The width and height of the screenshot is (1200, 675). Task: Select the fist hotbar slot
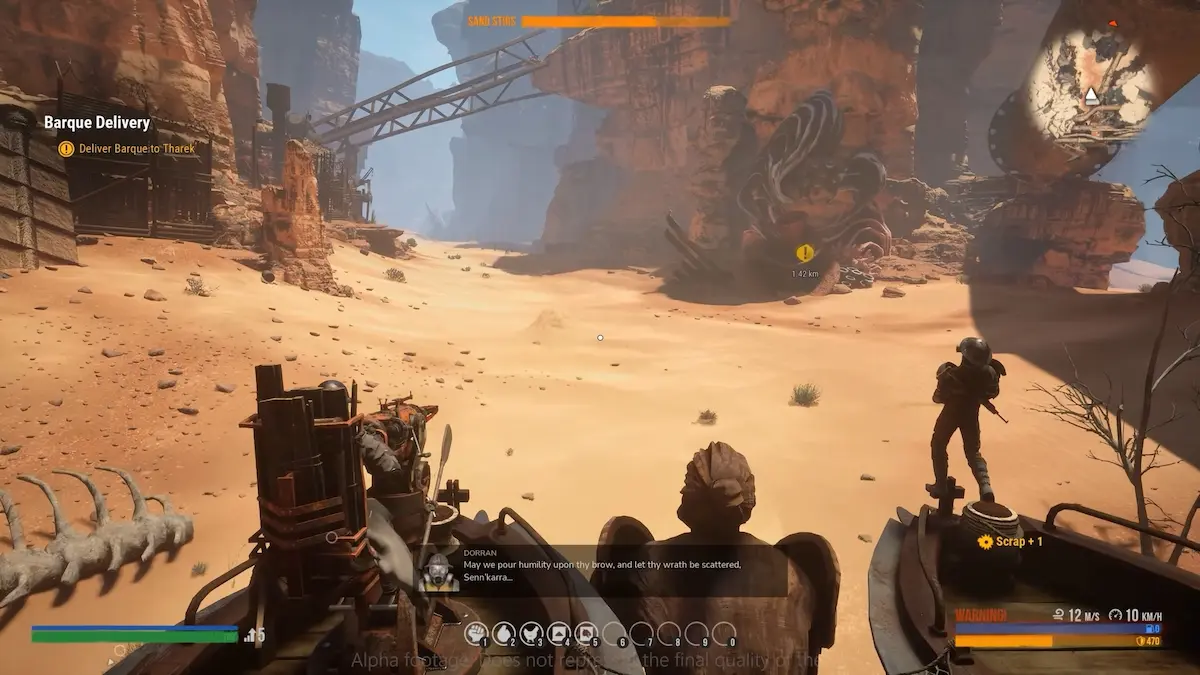(477, 633)
